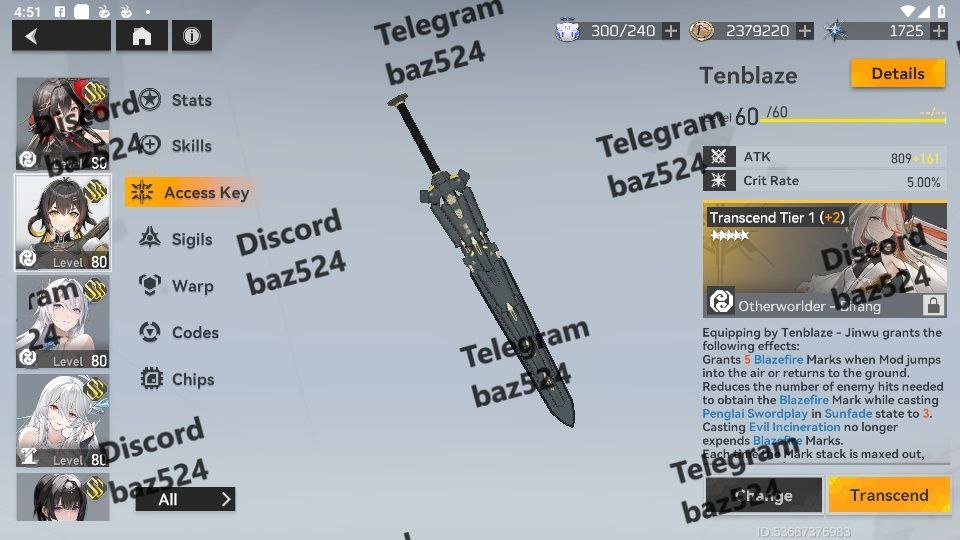The width and height of the screenshot is (960, 540).
Task: Return to the home screen
Action: pos(142,37)
